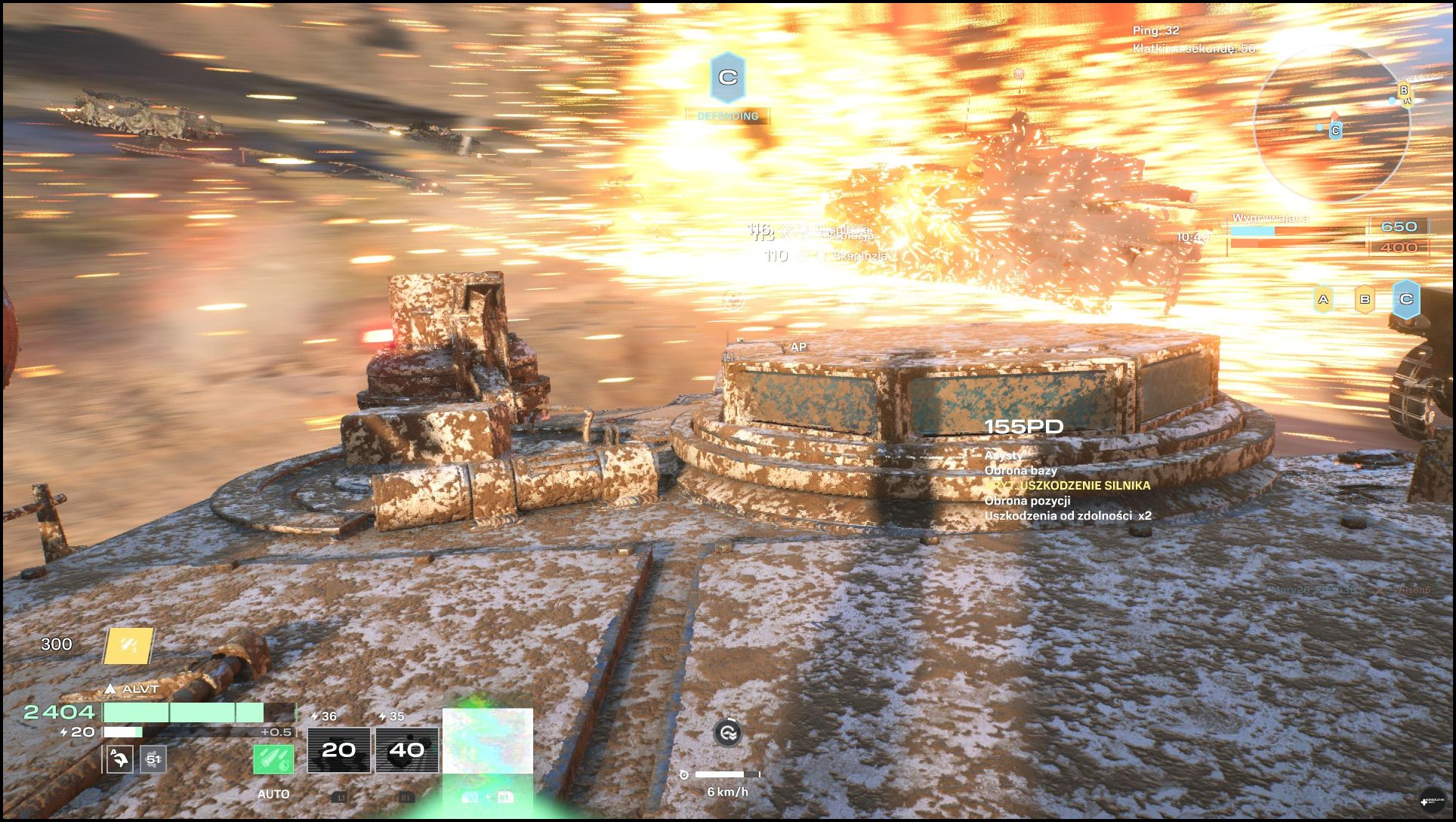Click the defending point C marker
This screenshot has width=1456, height=822.
727,79
